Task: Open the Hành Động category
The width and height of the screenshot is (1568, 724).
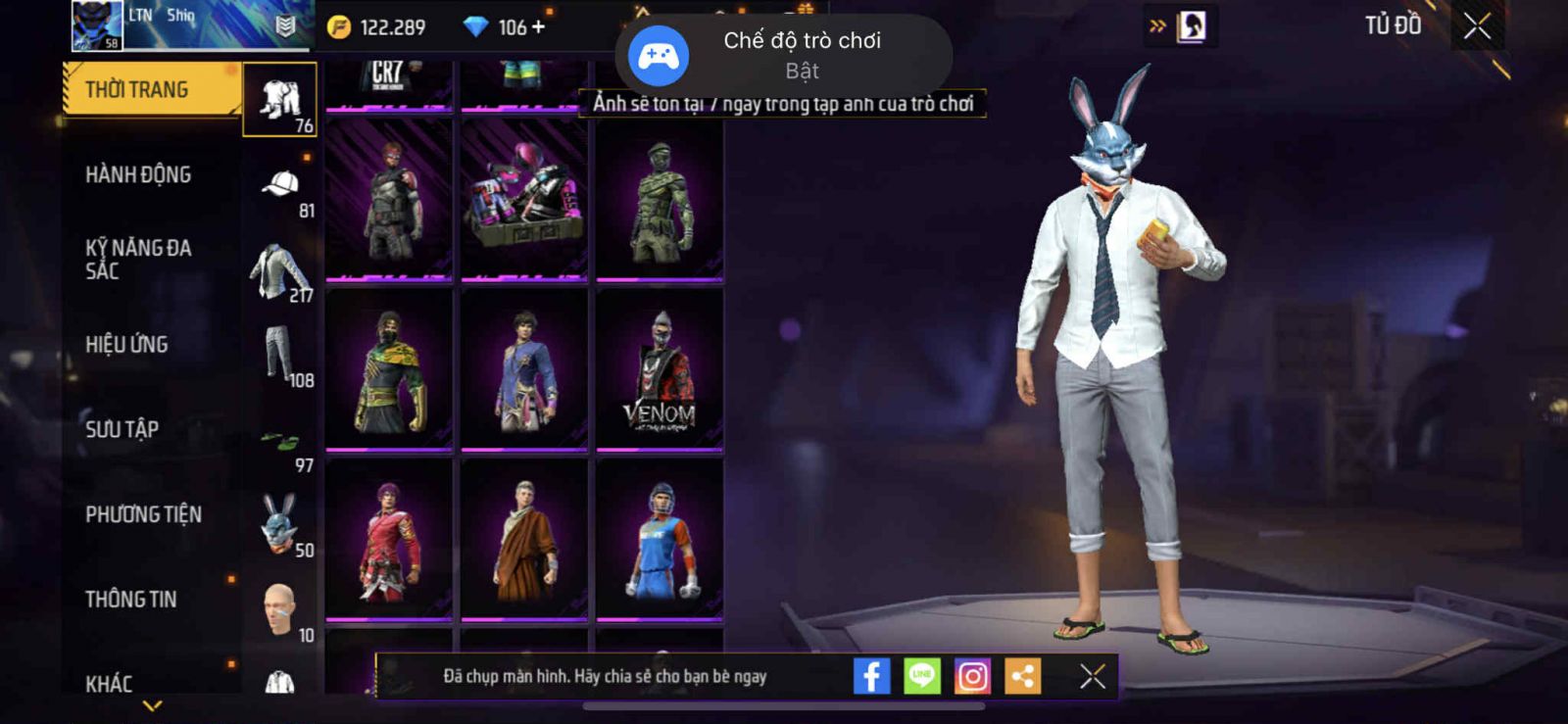Action: pyautogui.click(x=138, y=174)
